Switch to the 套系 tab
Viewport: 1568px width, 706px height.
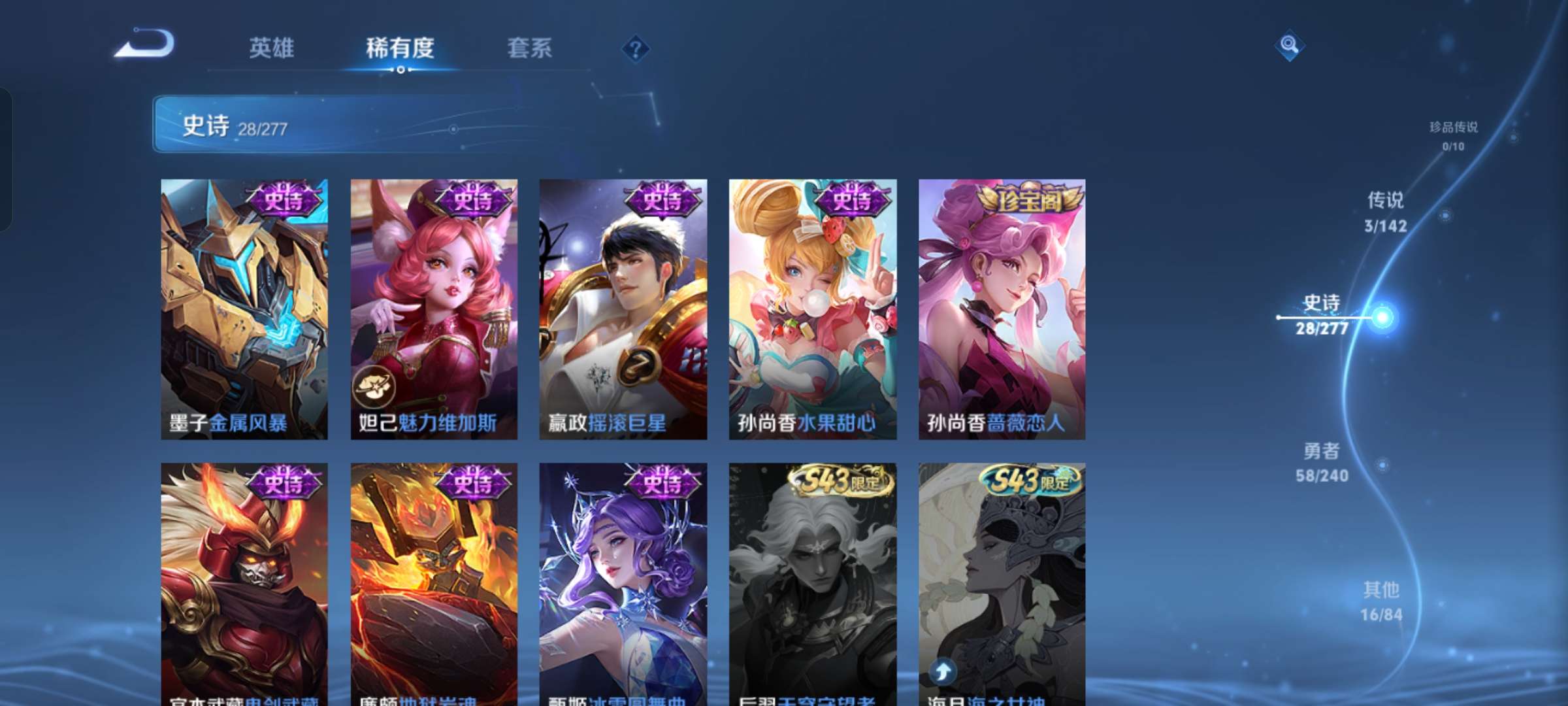[x=529, y=48]
